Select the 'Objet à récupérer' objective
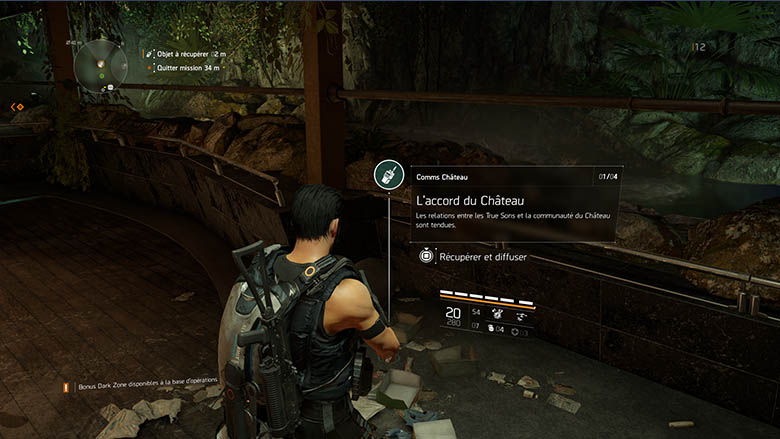Image resolution: width=780 pixels, height=439 pixels. [189, 54]
